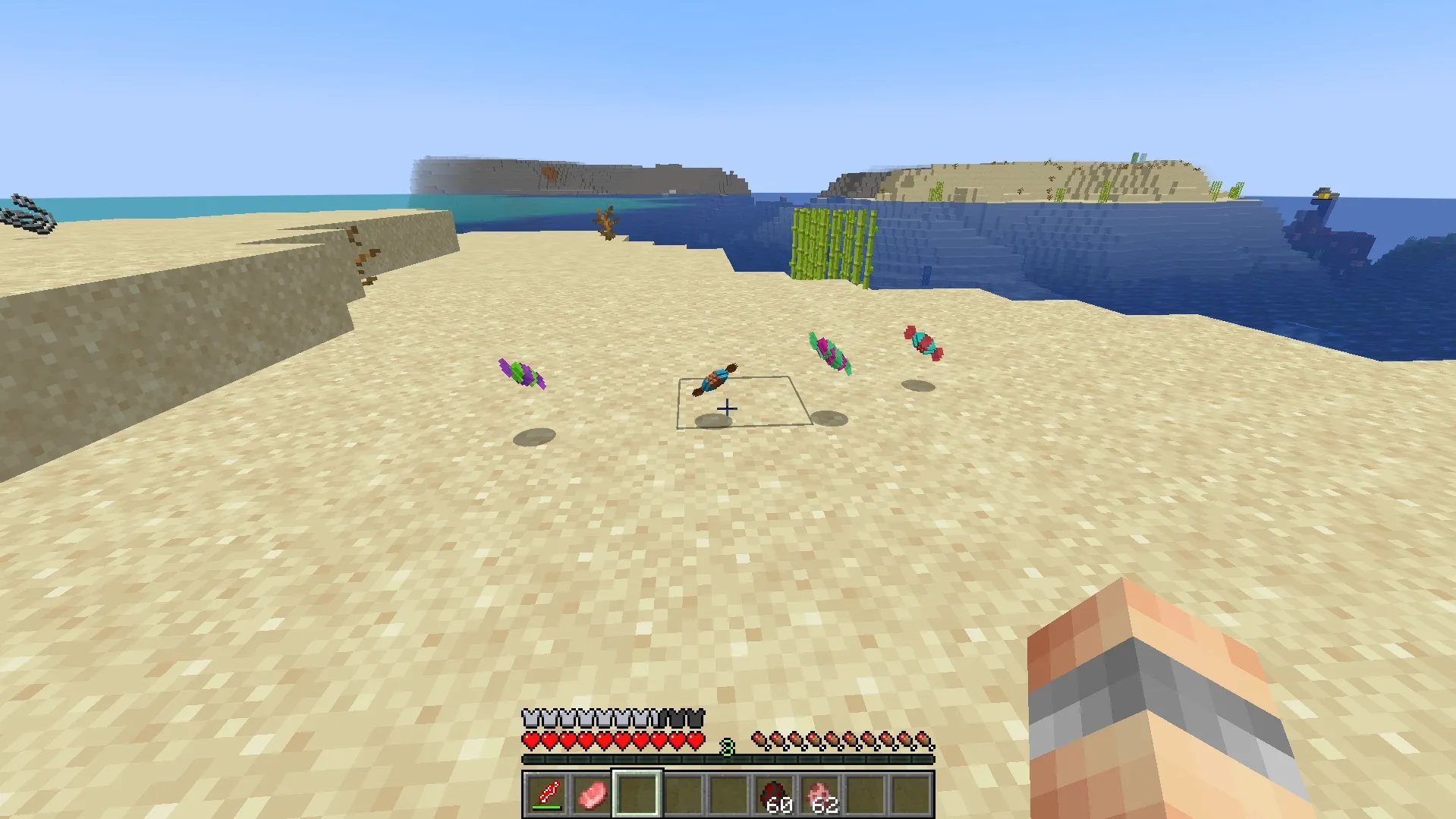The width and height of the screenshot is (1456, 819).
Task: Click the blue-and-brown dropped item near the crosshair
Action: [x=716, y=380]
